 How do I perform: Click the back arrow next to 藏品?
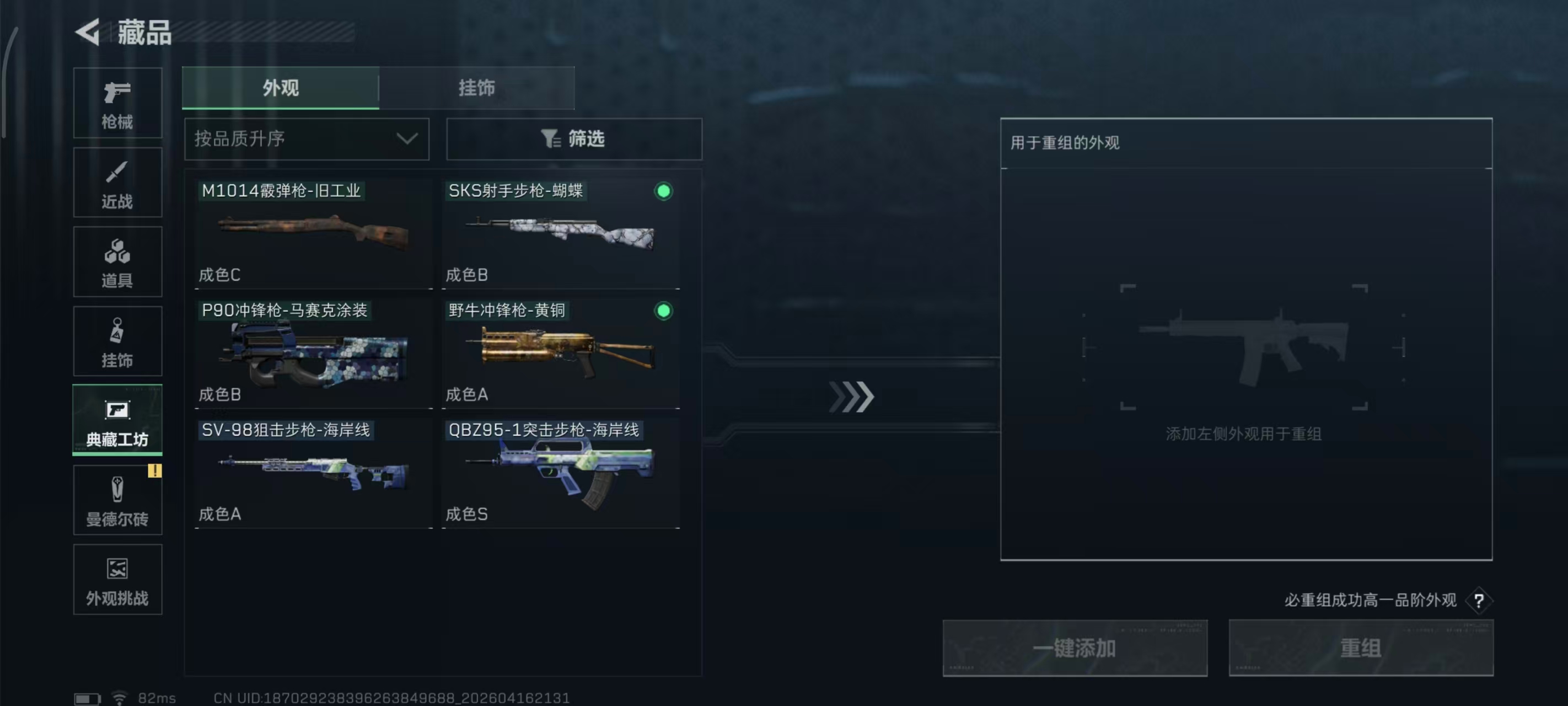(87, 31)
